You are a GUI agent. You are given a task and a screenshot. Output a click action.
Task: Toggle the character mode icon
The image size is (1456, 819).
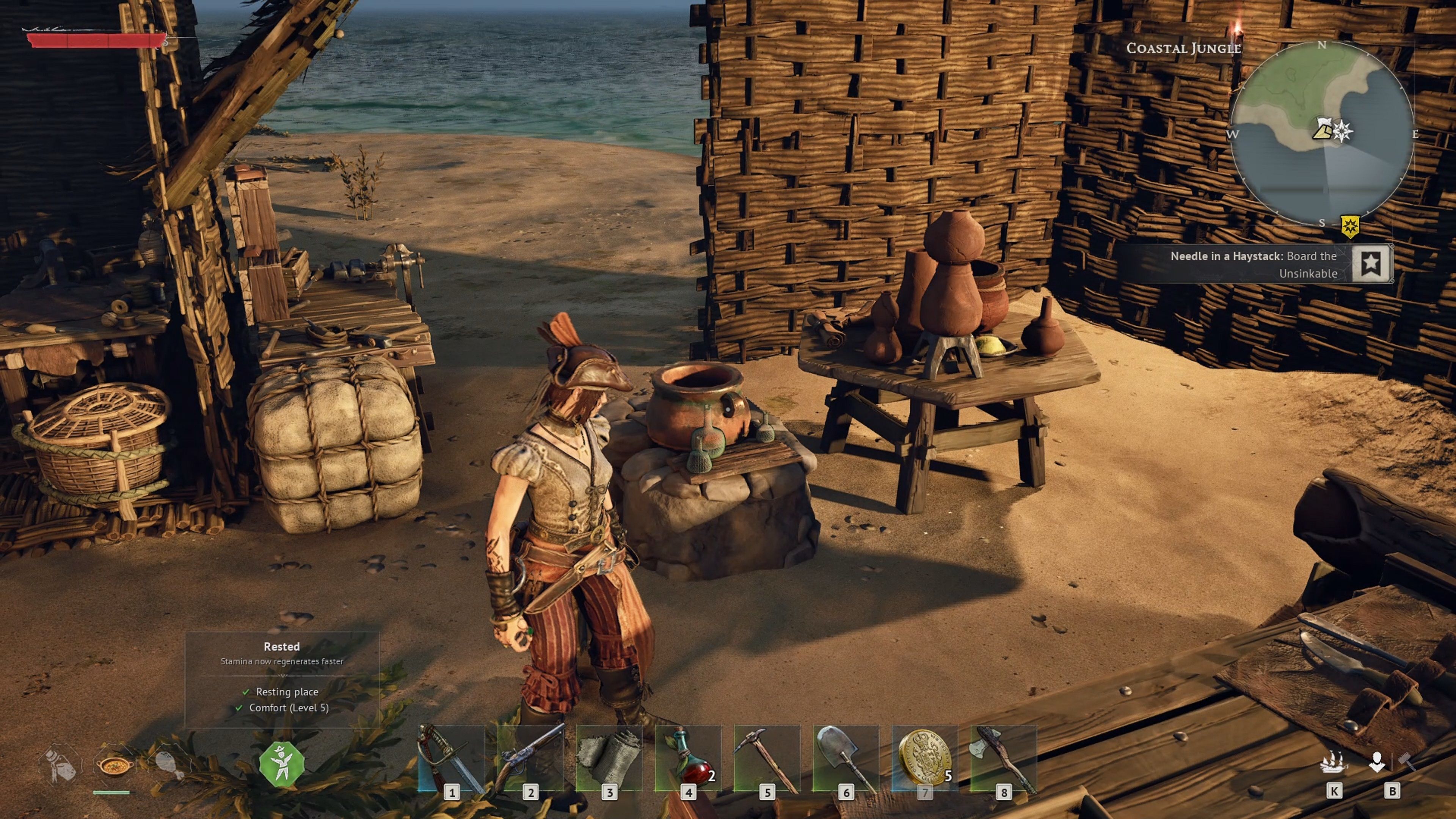[x=1376, y=763]
